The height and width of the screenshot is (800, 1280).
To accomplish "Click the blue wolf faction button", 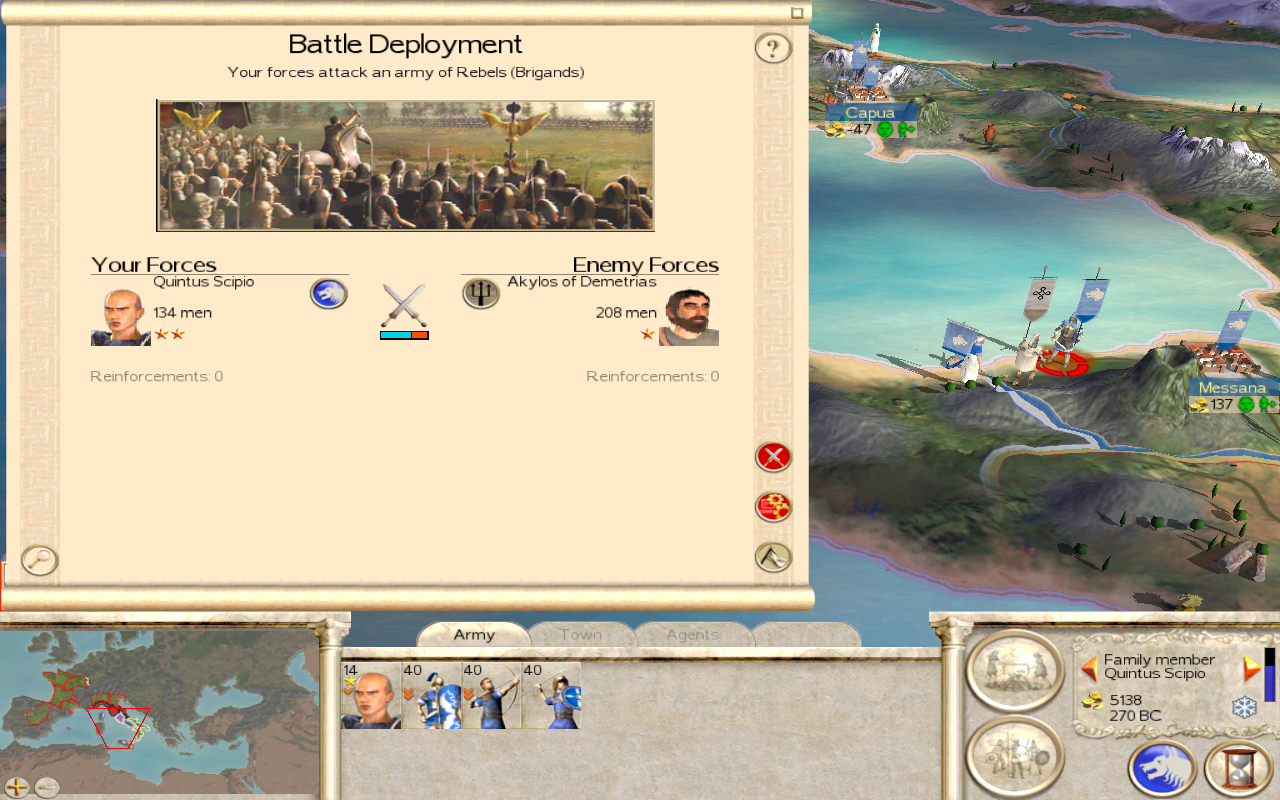I will tap(1162, 769).
